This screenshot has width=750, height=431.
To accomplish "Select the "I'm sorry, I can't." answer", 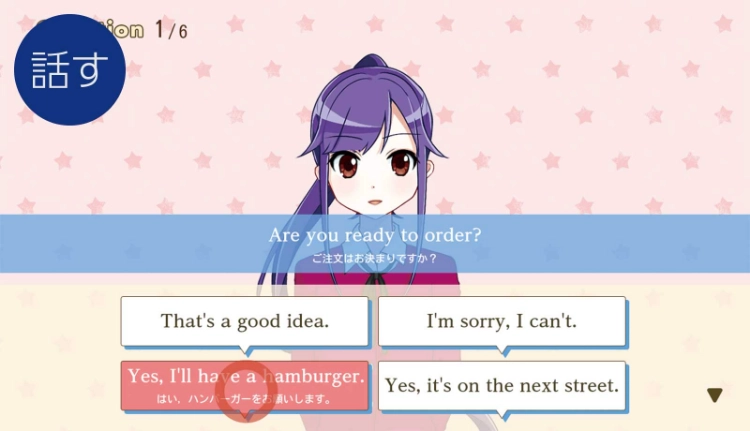I will click(501, 322).
